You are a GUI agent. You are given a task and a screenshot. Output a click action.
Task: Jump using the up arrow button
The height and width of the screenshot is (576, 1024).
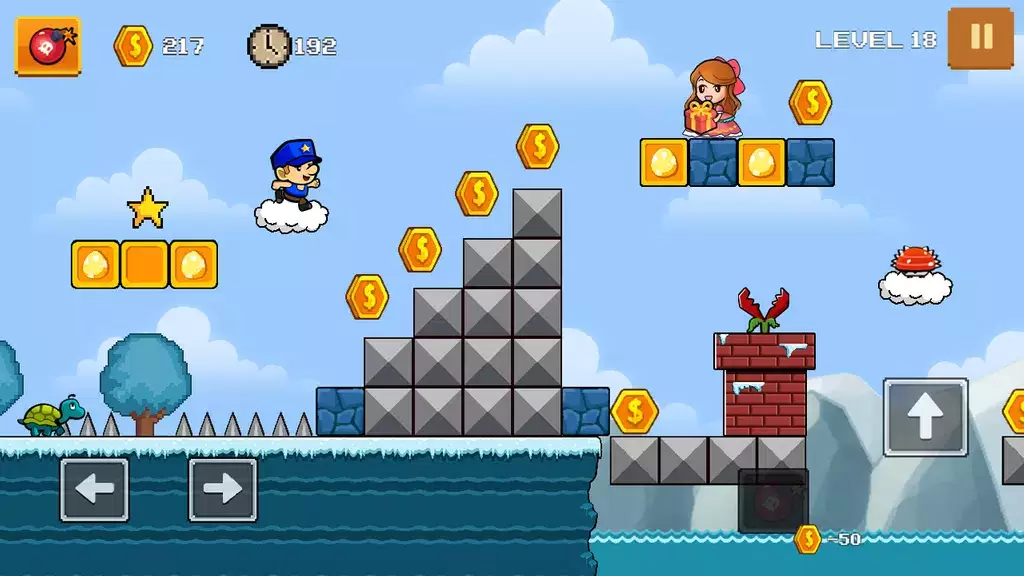[x=925, y=417]
